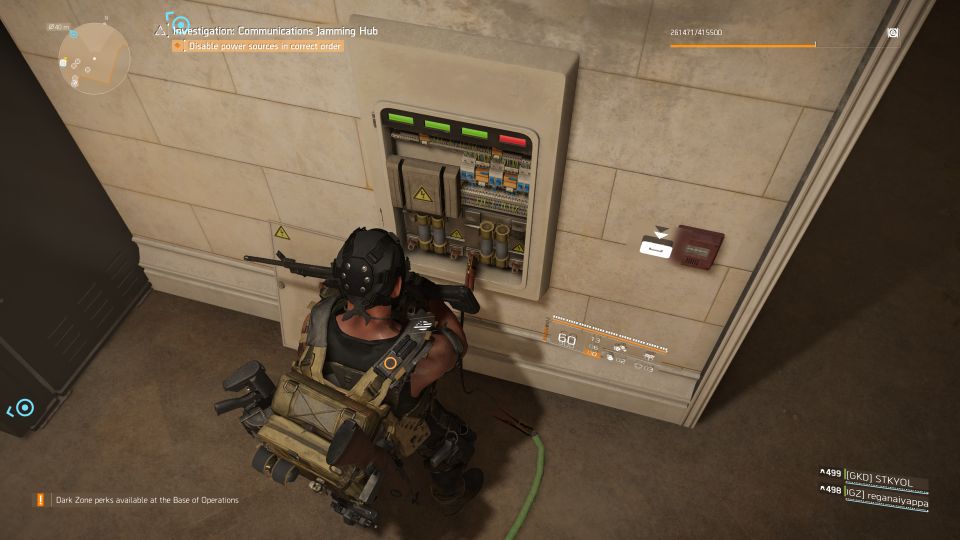Click the cache icon beside the XP bar
The image size is (960, 540).
(893, 33)
